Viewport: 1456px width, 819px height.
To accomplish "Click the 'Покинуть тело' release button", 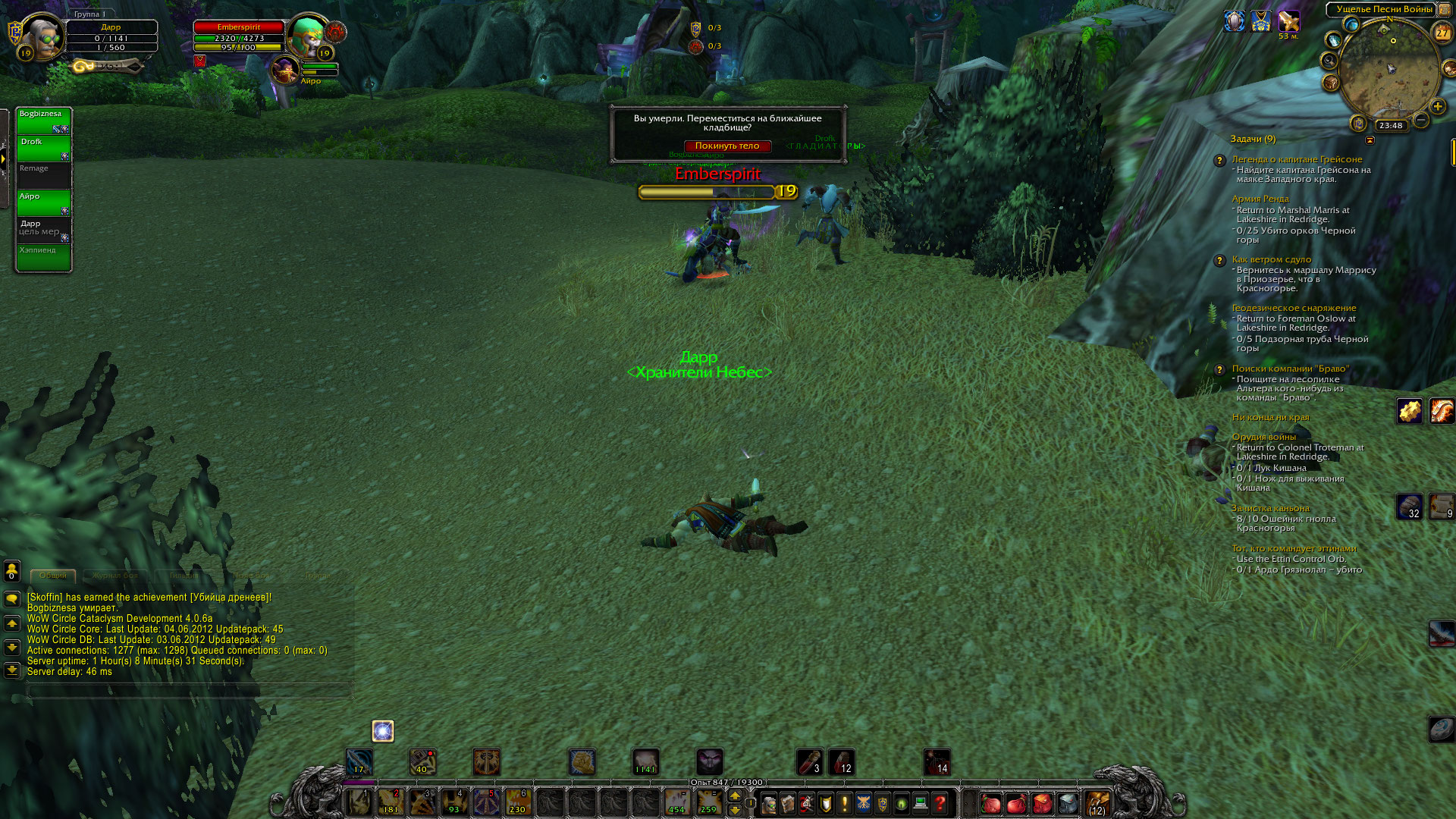I will pyautogui.click(x=726, y=146).
